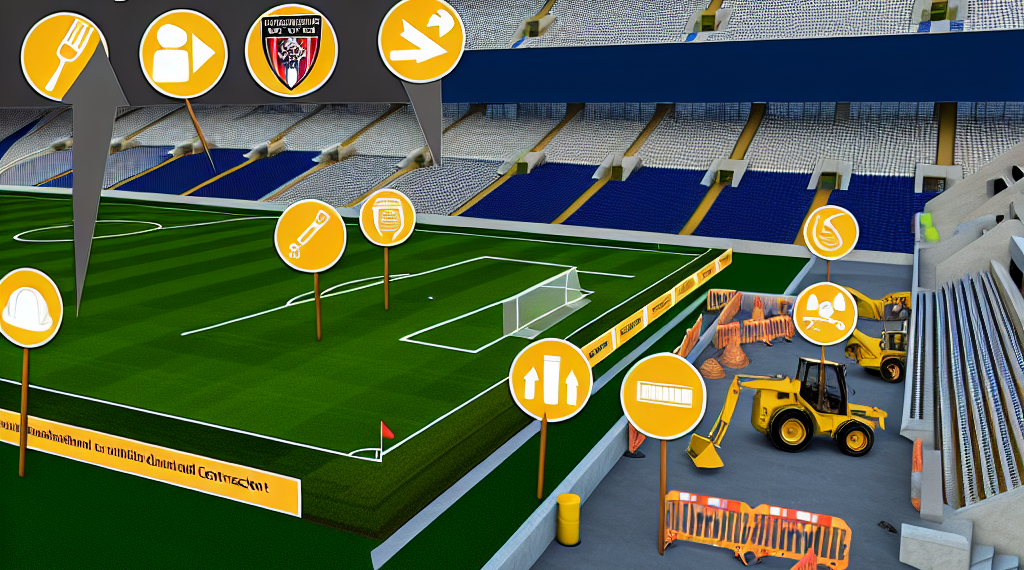
Task: Select the dugout shelter marker on the pitch
Action: click(x=387, y=217)
